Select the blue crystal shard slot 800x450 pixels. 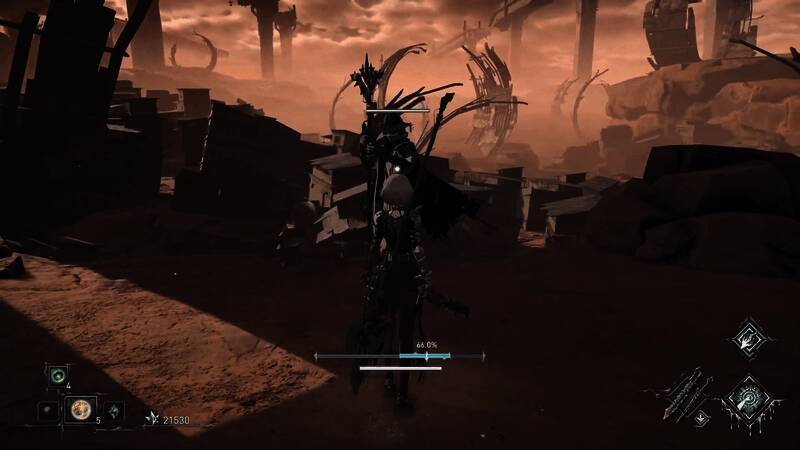pos(114,411)
